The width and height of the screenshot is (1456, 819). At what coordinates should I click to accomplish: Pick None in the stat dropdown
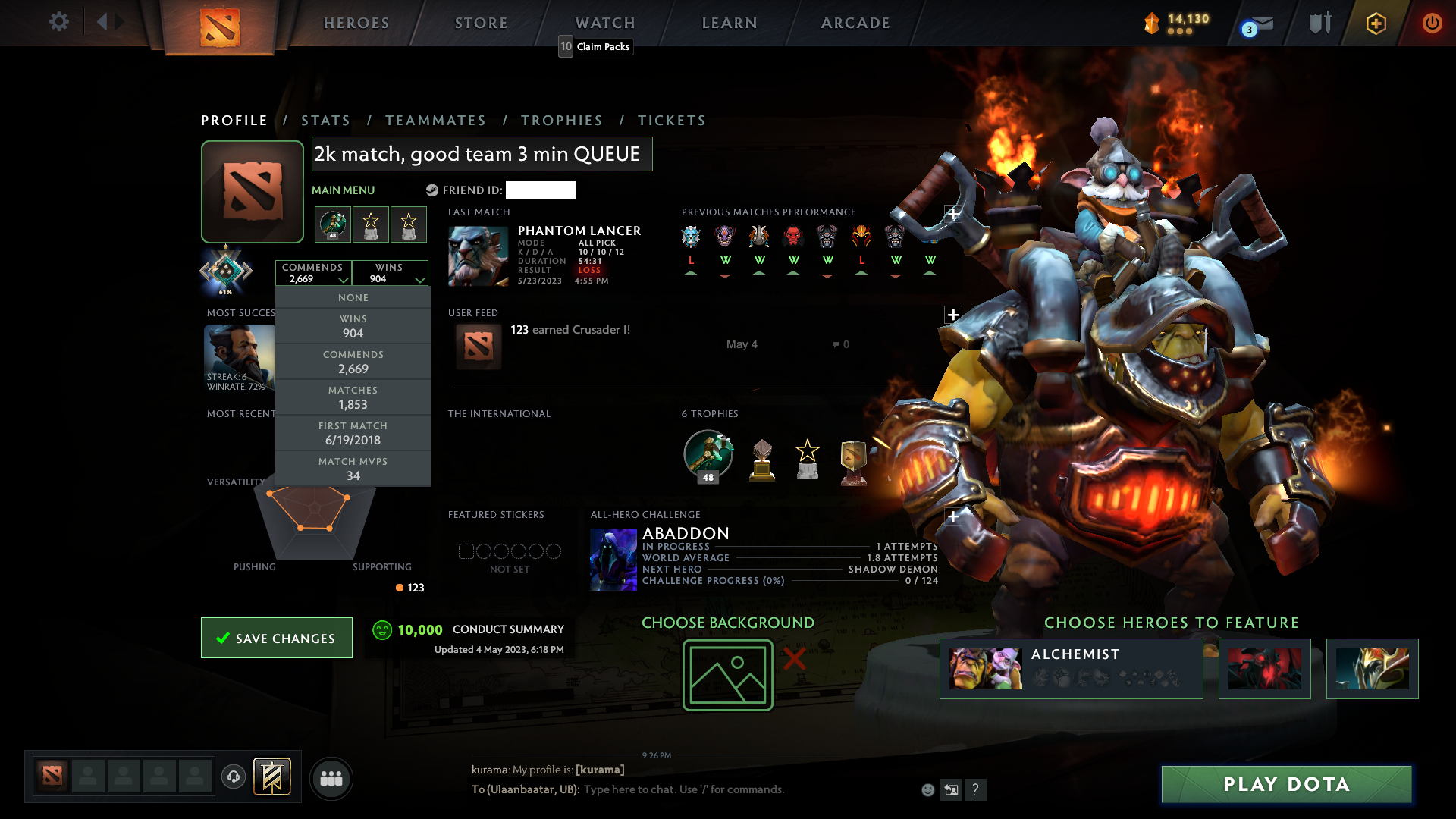[353, 298]
